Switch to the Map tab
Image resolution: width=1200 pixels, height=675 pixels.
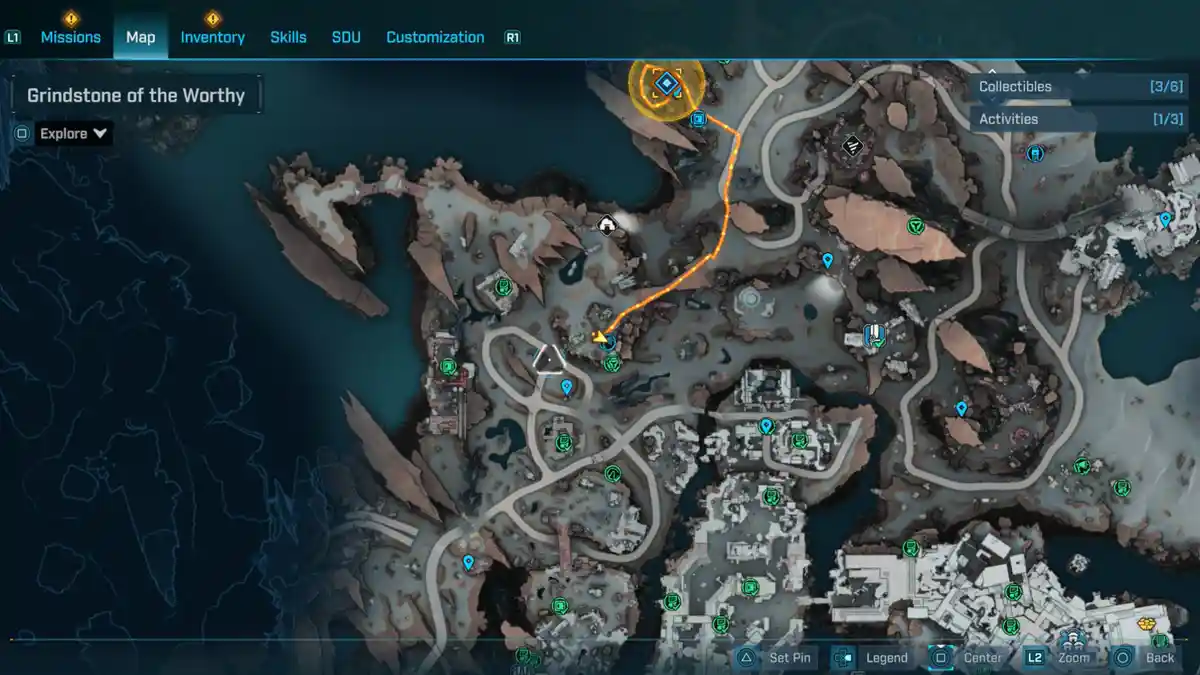(x=140, y=37)
